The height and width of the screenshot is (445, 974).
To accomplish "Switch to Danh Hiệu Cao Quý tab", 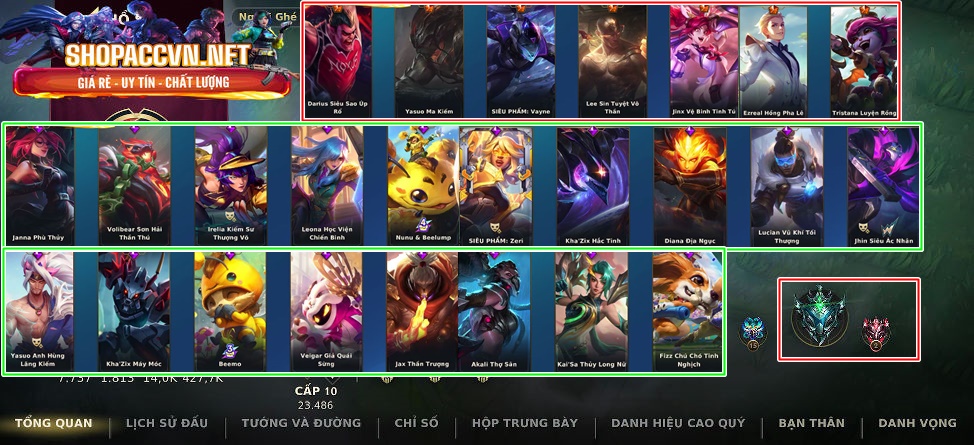I will [678, 423].
